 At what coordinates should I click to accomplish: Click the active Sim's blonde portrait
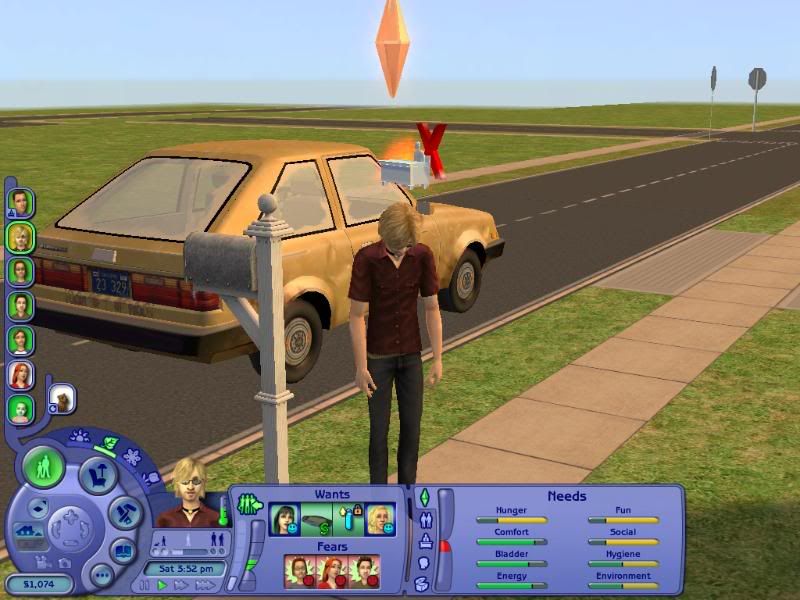[x=187, y=490]
